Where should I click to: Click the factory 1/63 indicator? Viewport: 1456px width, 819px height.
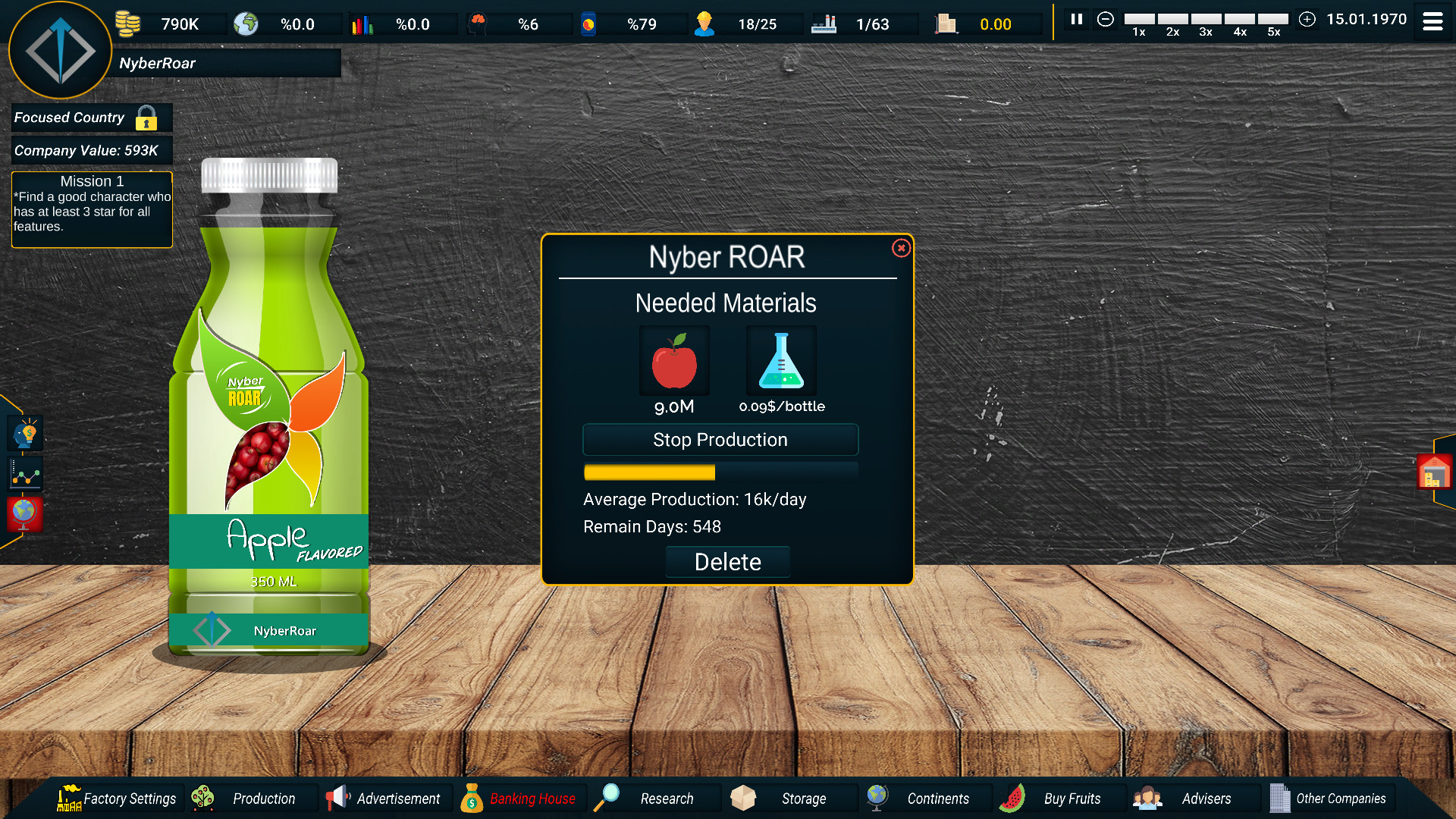point(824,23)
